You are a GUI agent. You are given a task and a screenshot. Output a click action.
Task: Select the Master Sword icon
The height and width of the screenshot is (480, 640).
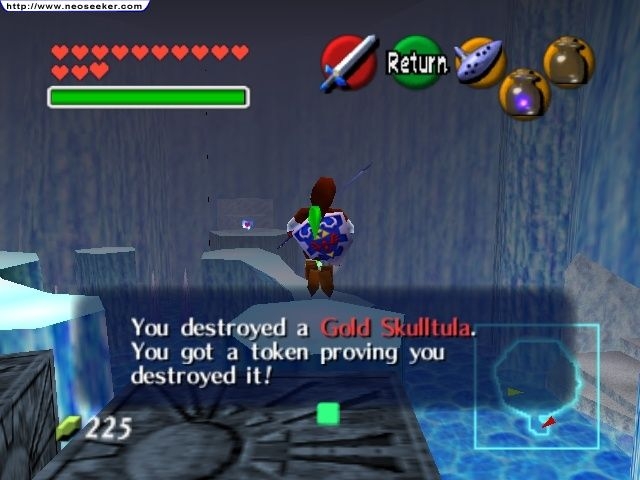pos(349,62)
